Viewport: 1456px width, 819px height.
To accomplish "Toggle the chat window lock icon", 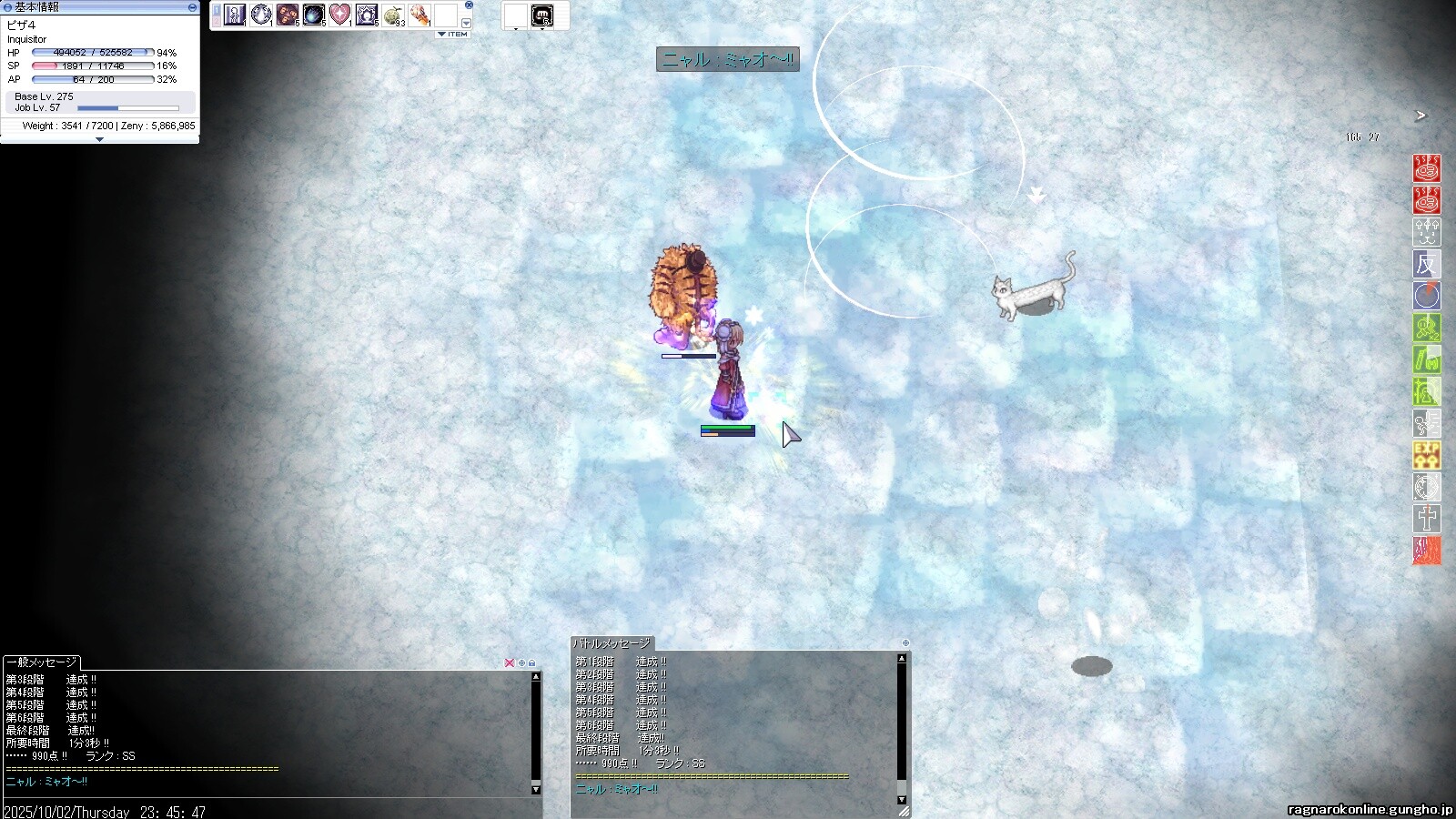I will click(532, 662).
